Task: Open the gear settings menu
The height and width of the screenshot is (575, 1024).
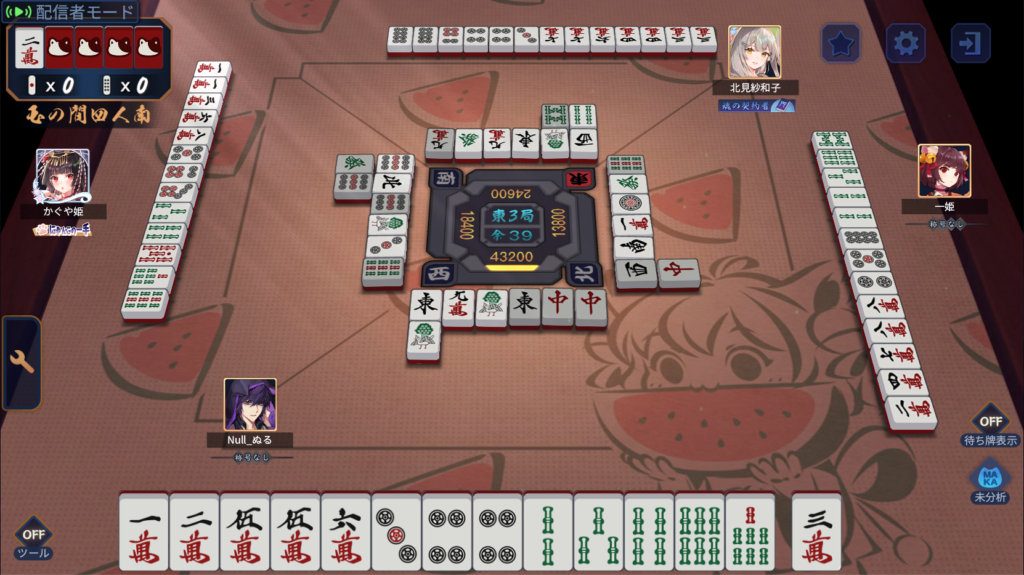Action: [x=906, y=43]
